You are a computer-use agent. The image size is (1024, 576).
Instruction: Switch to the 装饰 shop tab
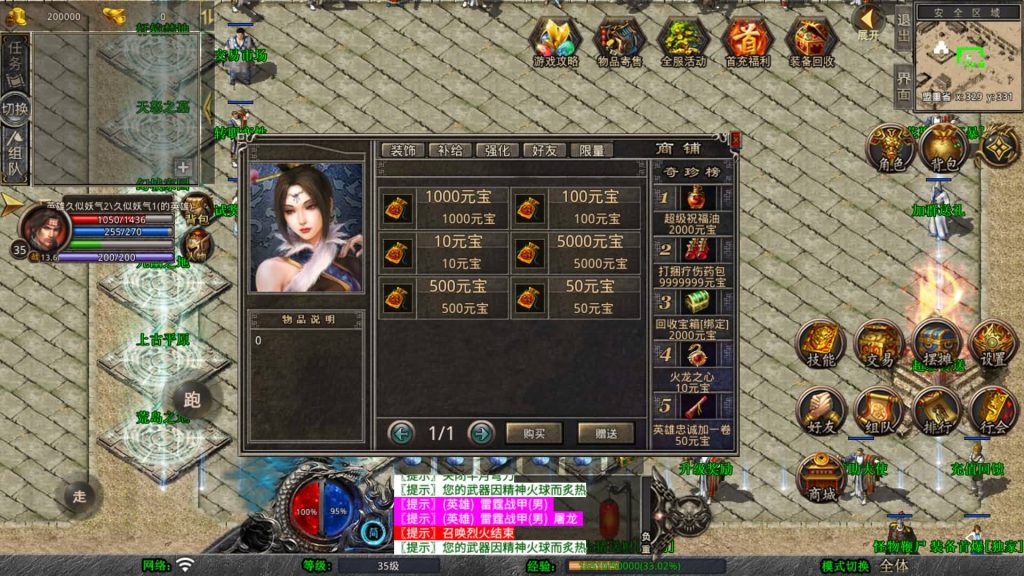[x=403, y=150]
